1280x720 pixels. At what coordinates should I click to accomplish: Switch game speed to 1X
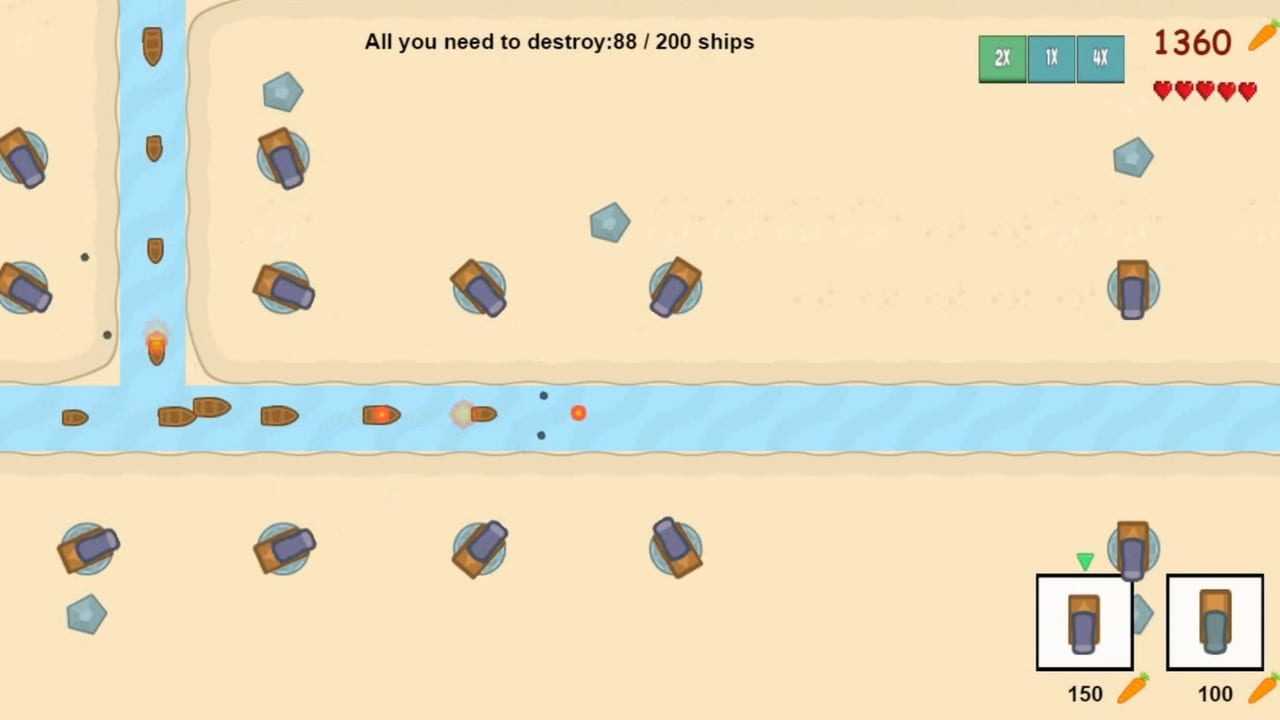1051,59
